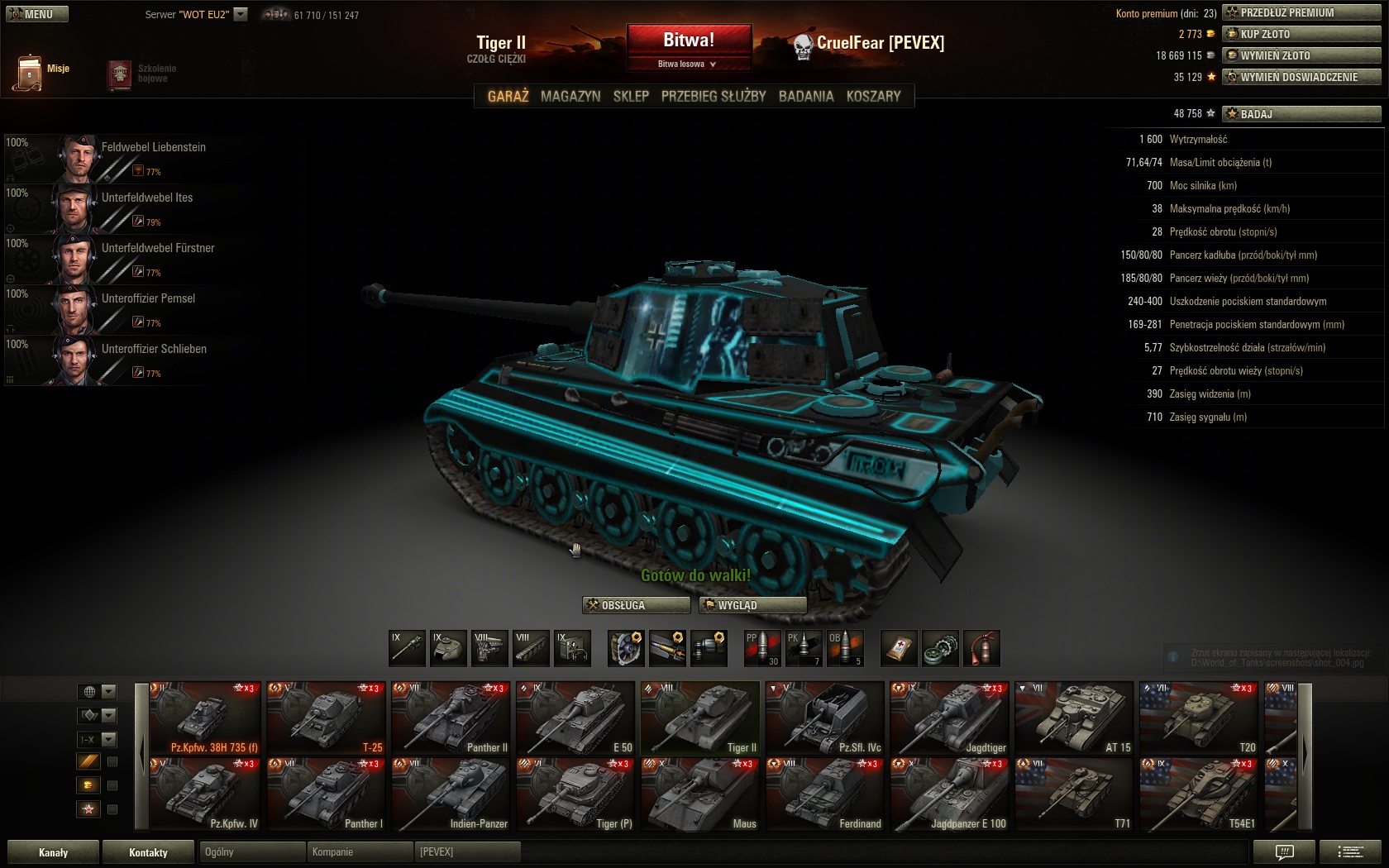1389x868 pixels.
Task: Expand the server selection dropdown
Action: tap(241, 14)
